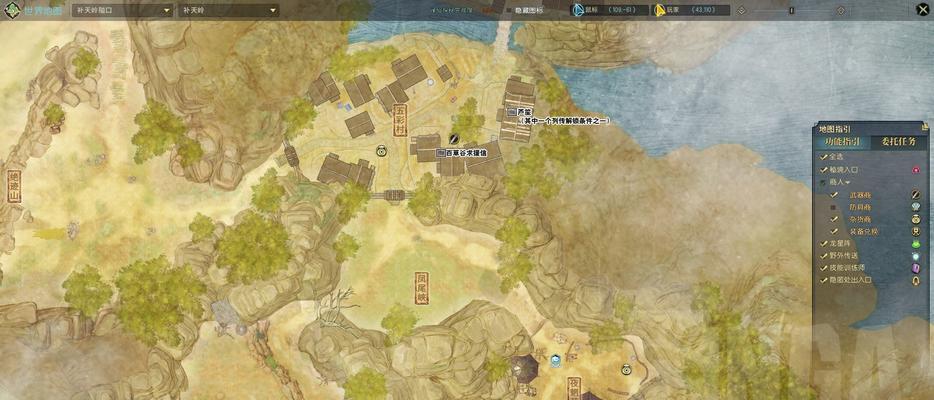934x400 pixels.
Task: Open the 补天岭 region dropdown
Action: [x=229, y=11]
